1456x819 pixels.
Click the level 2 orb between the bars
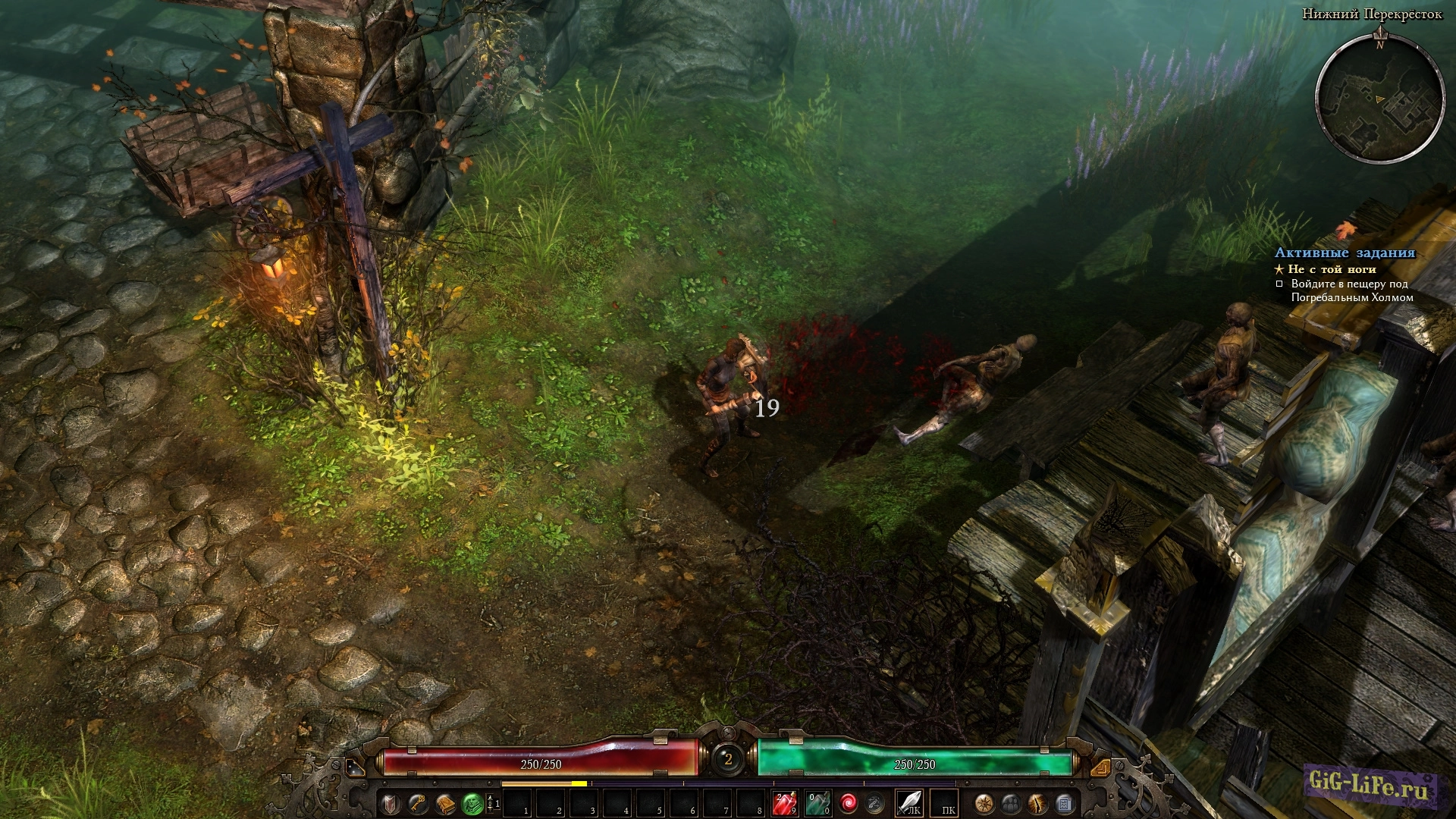tap(728, 758)
